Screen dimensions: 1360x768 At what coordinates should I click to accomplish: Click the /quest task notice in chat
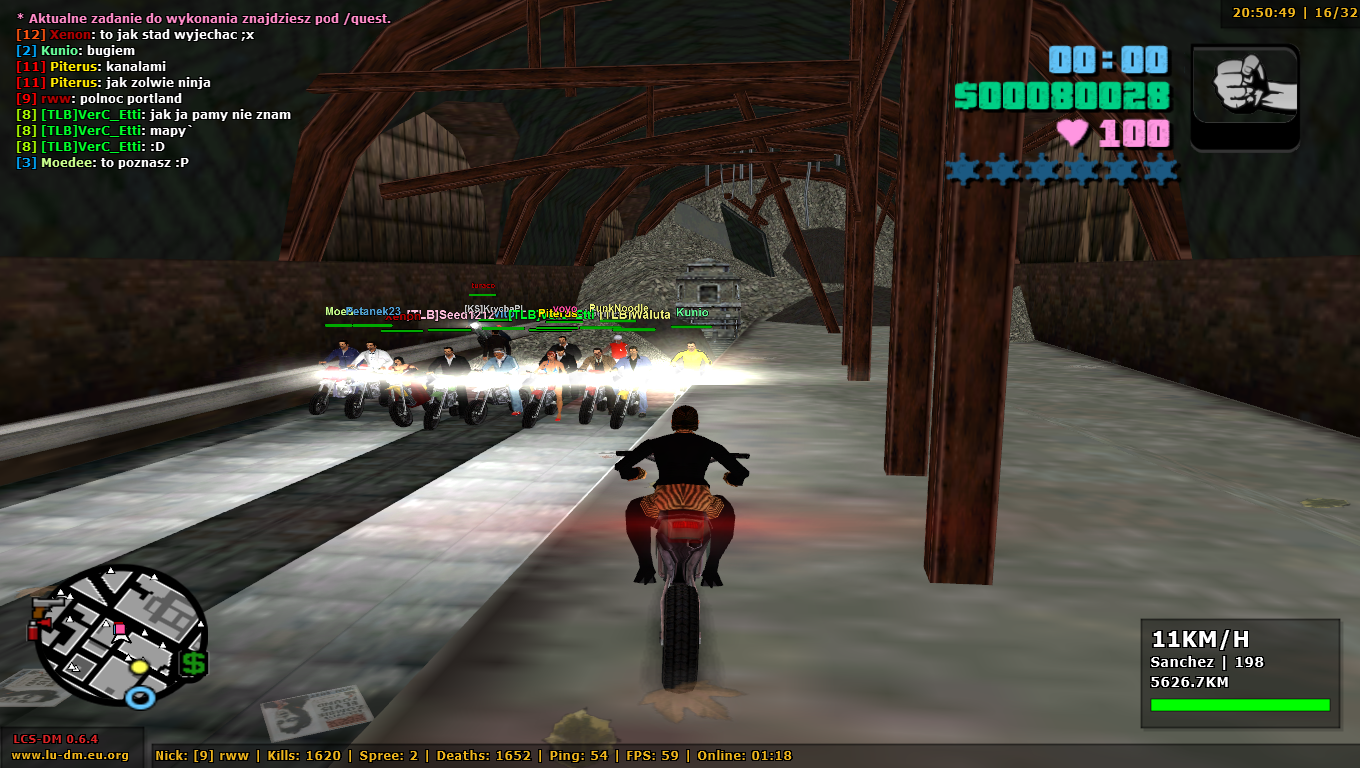pos(203,19)
